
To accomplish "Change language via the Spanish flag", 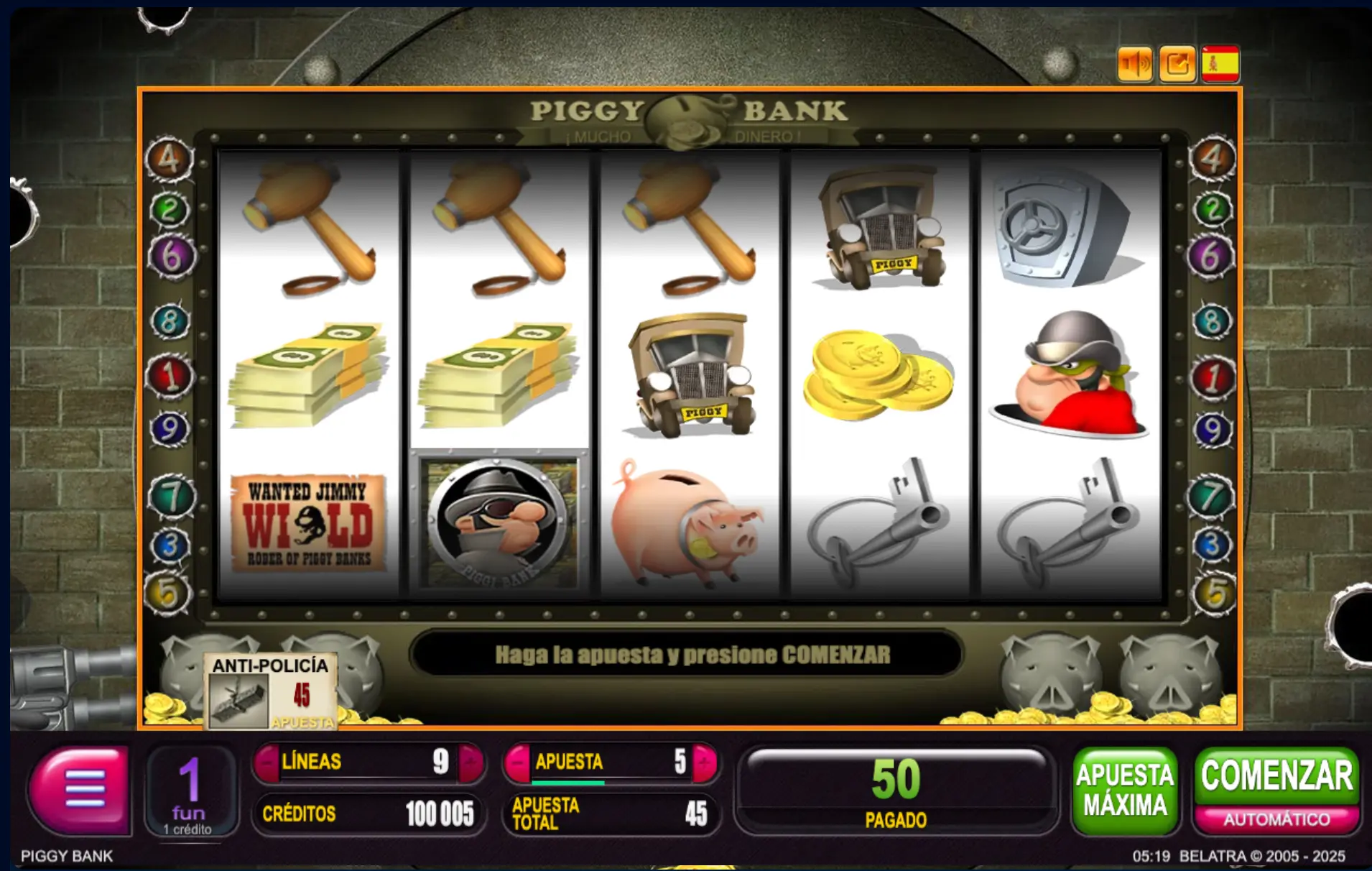I will 1220,65.
